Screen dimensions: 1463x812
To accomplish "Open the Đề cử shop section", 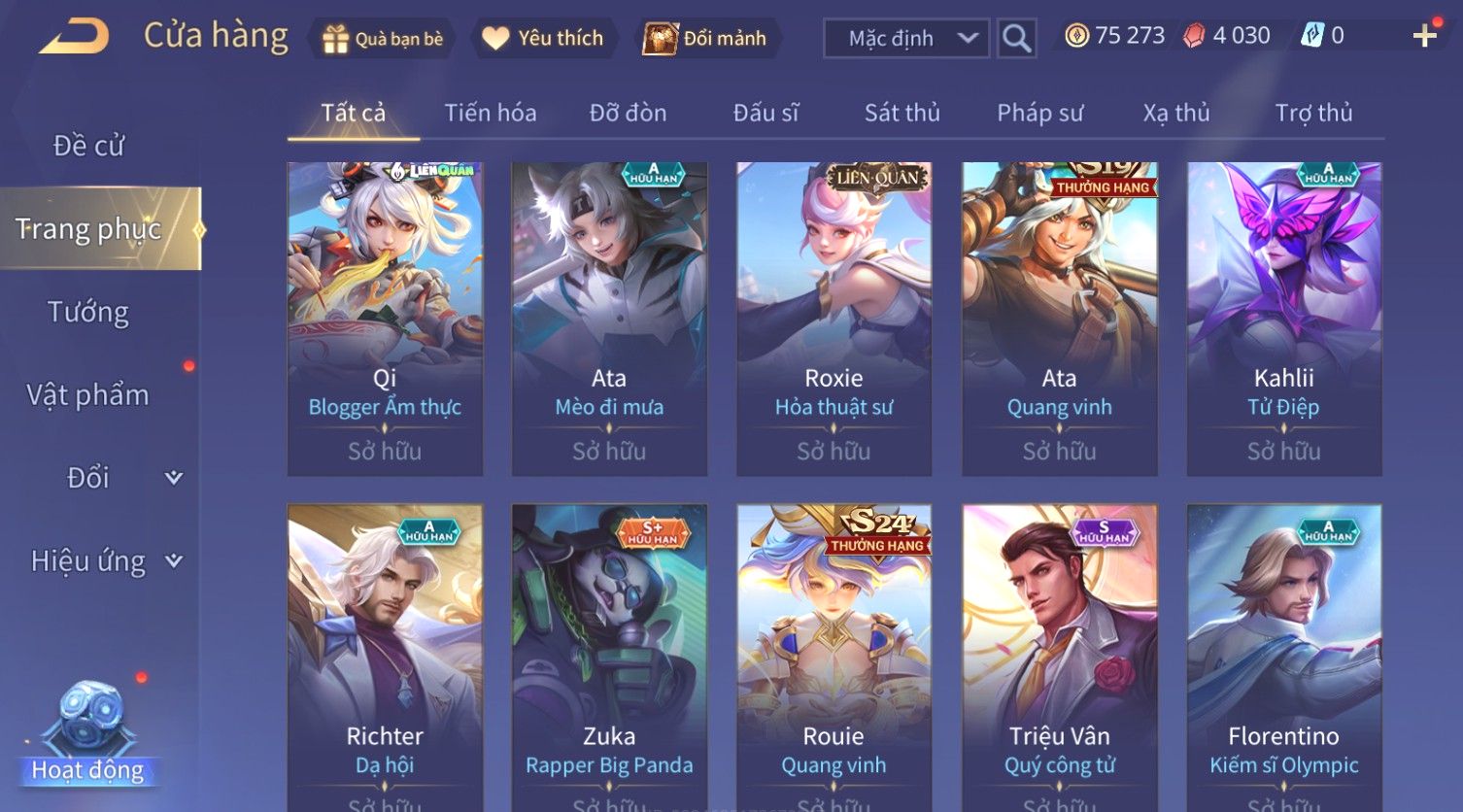I will click(88, 146).
